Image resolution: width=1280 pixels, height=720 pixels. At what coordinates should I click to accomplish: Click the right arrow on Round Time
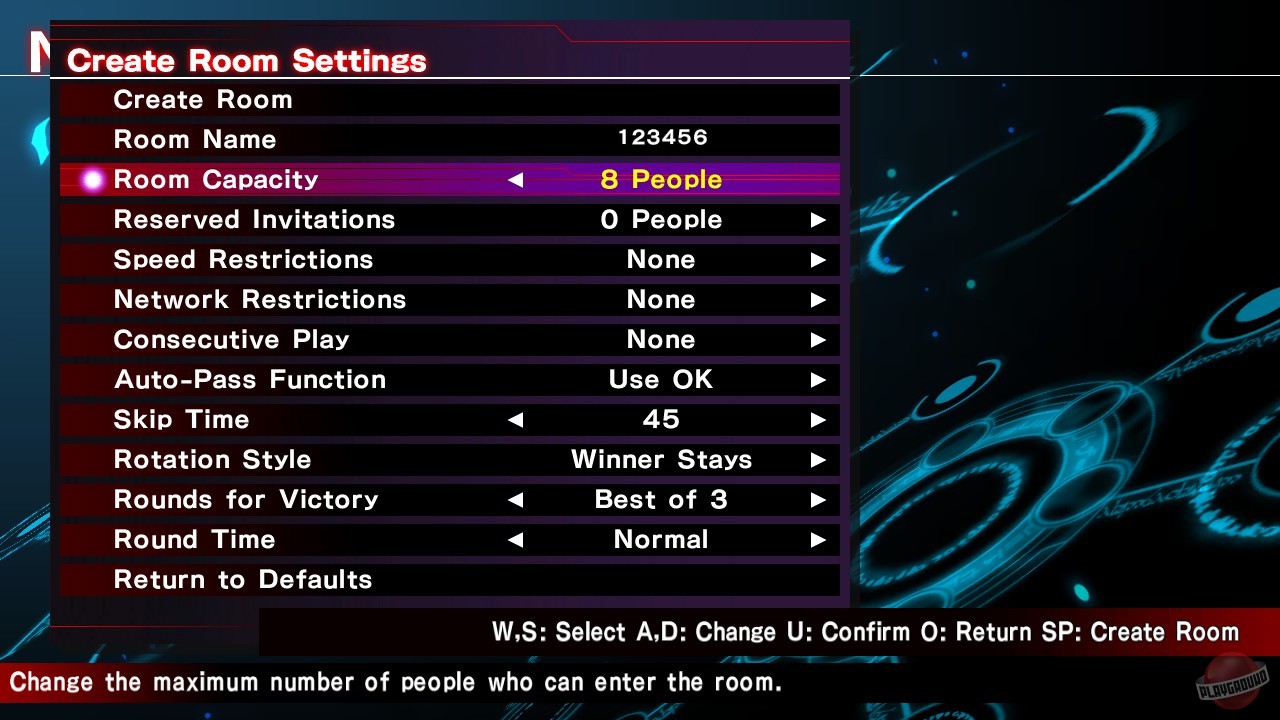coord(820,539)
